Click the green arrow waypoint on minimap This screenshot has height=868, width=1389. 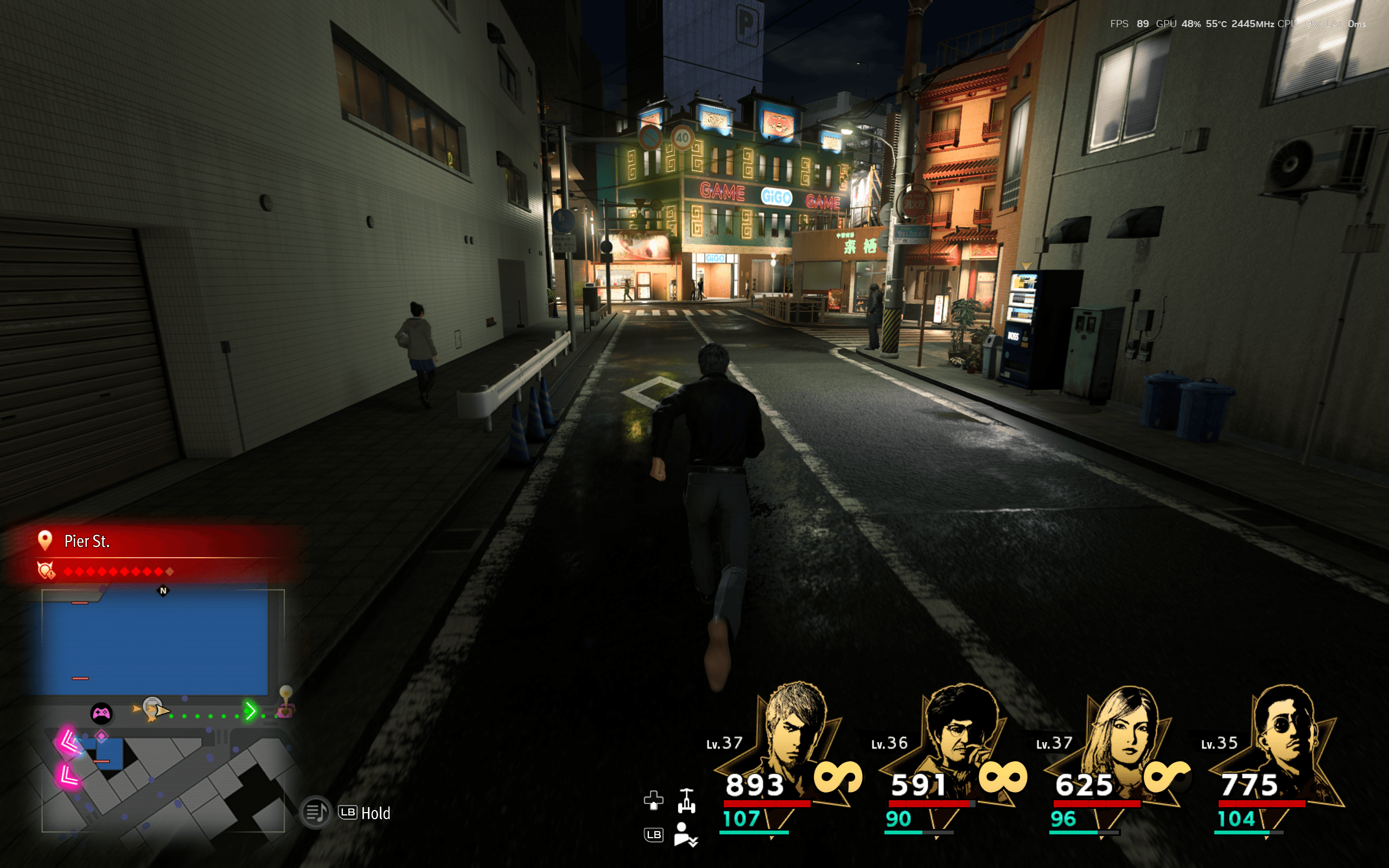(x=250, y=711)
